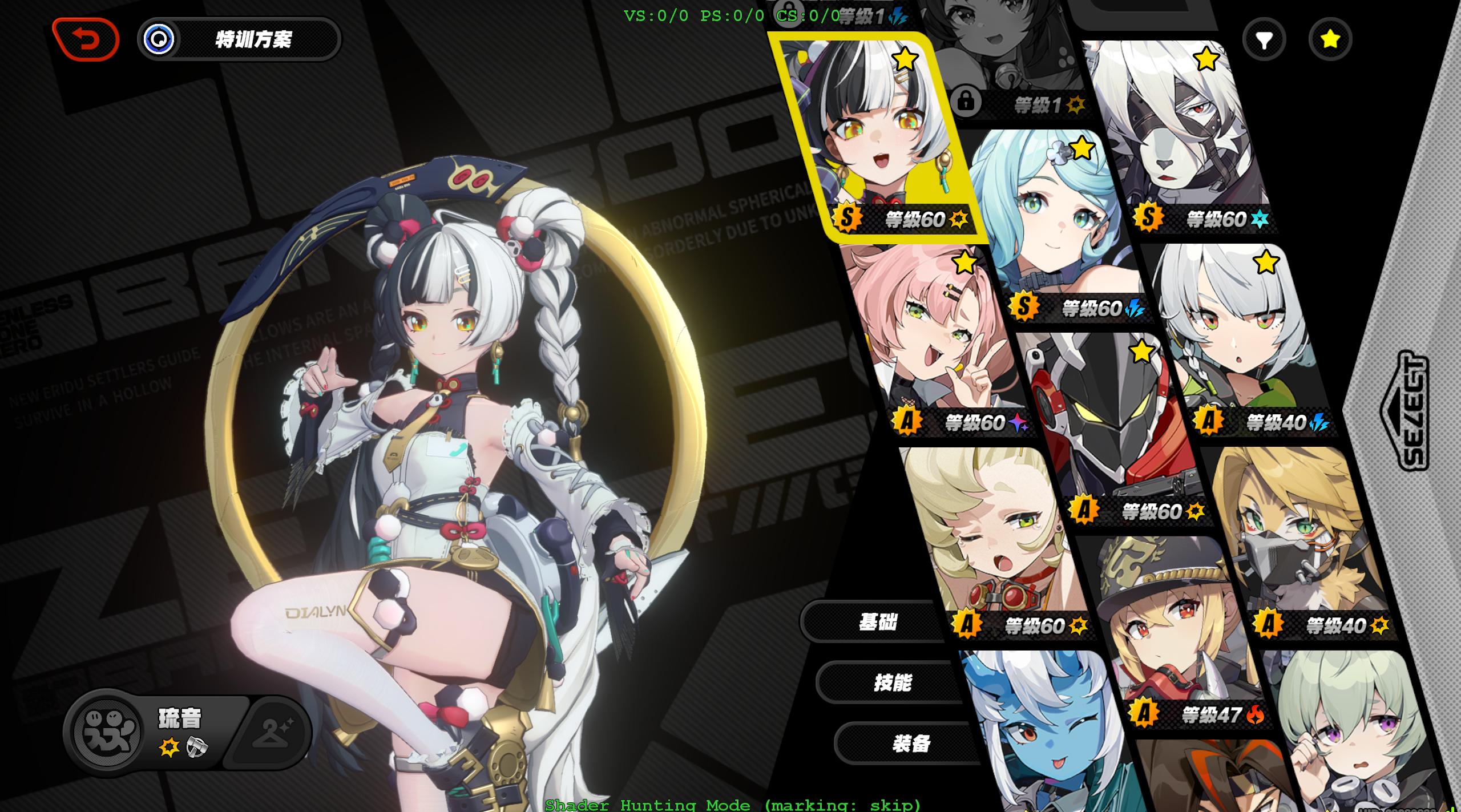Select the 基础 tab
1461x812 pixels.
[879, 621]
